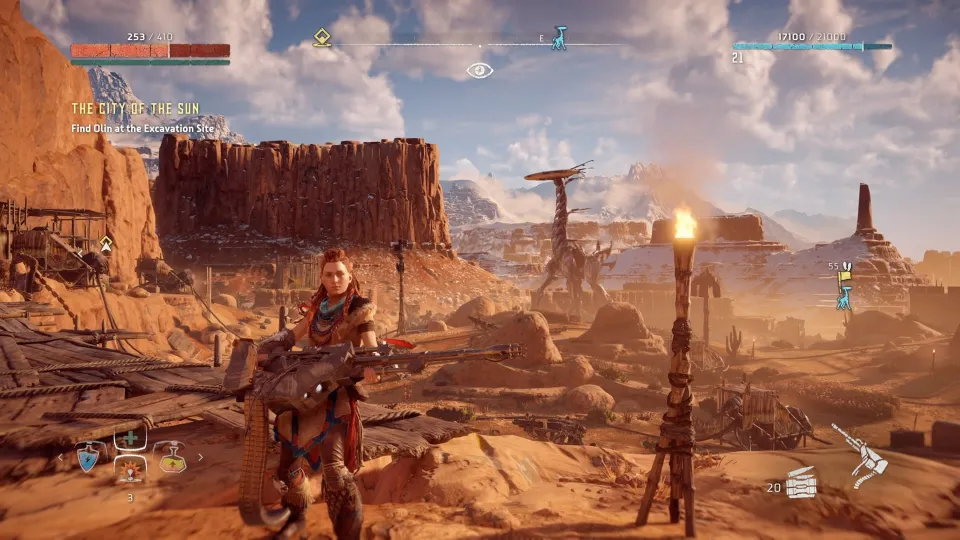Select the diamond quest waypoint marker
The height and width of the screenshot is (540, 960).
[x=106, y=243]
